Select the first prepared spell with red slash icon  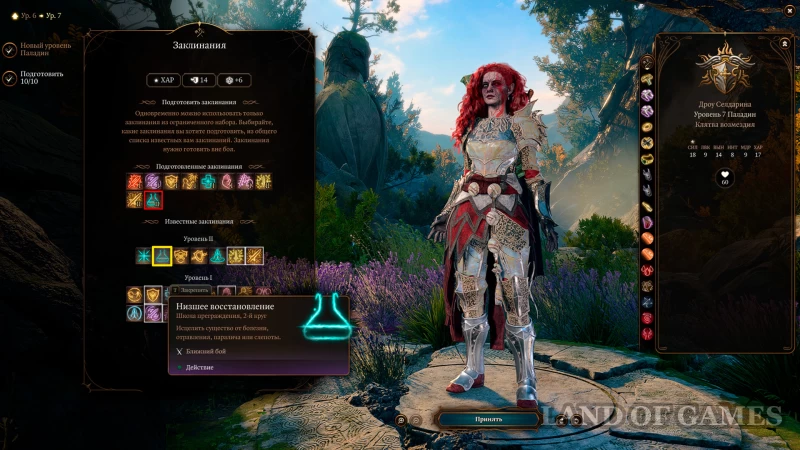(134, 181)
